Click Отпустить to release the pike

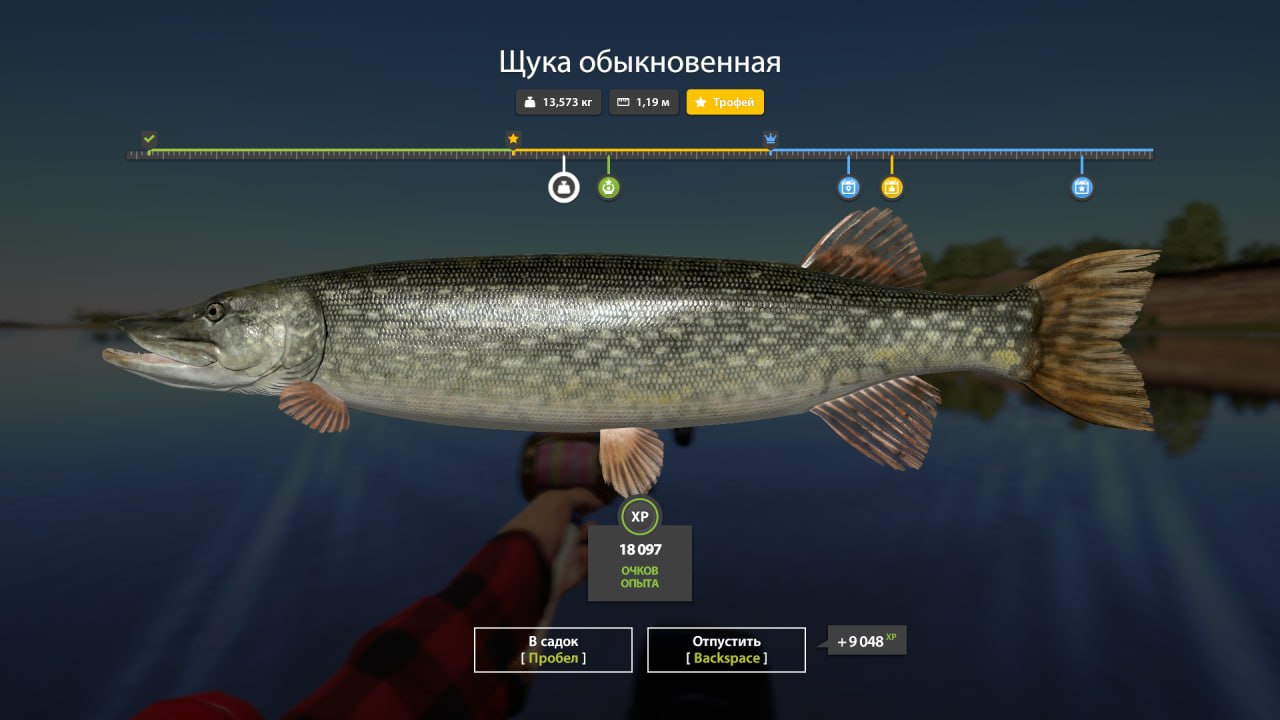(727, 649)
